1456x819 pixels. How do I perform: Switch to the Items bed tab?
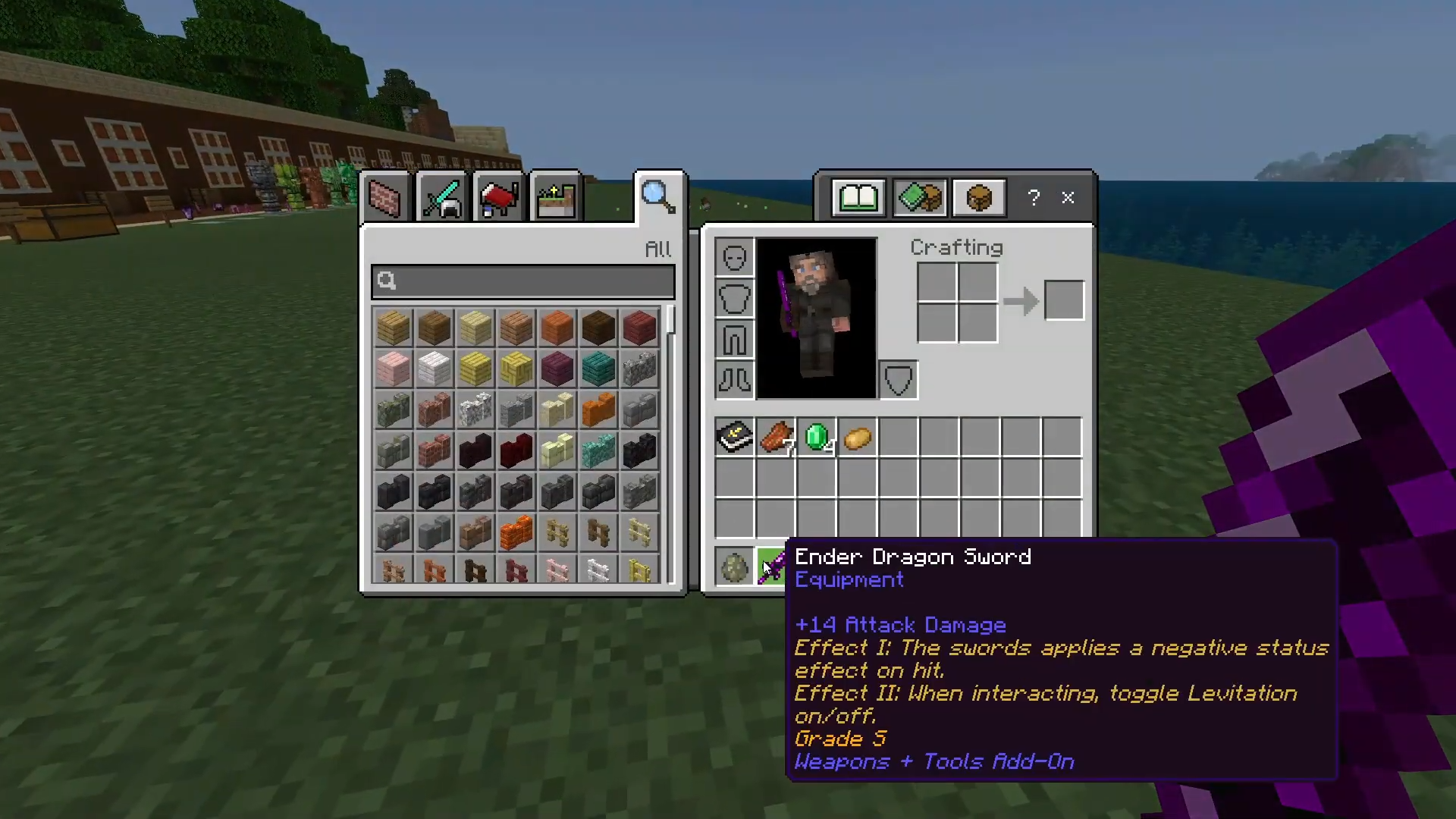(498, 199)
